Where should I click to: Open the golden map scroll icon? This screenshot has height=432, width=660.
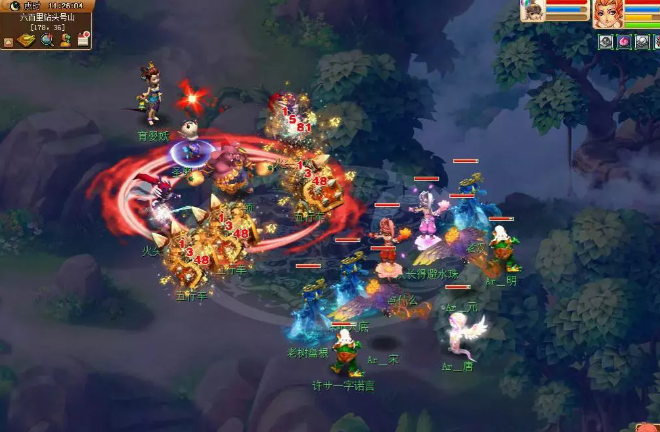click(26, 39)
